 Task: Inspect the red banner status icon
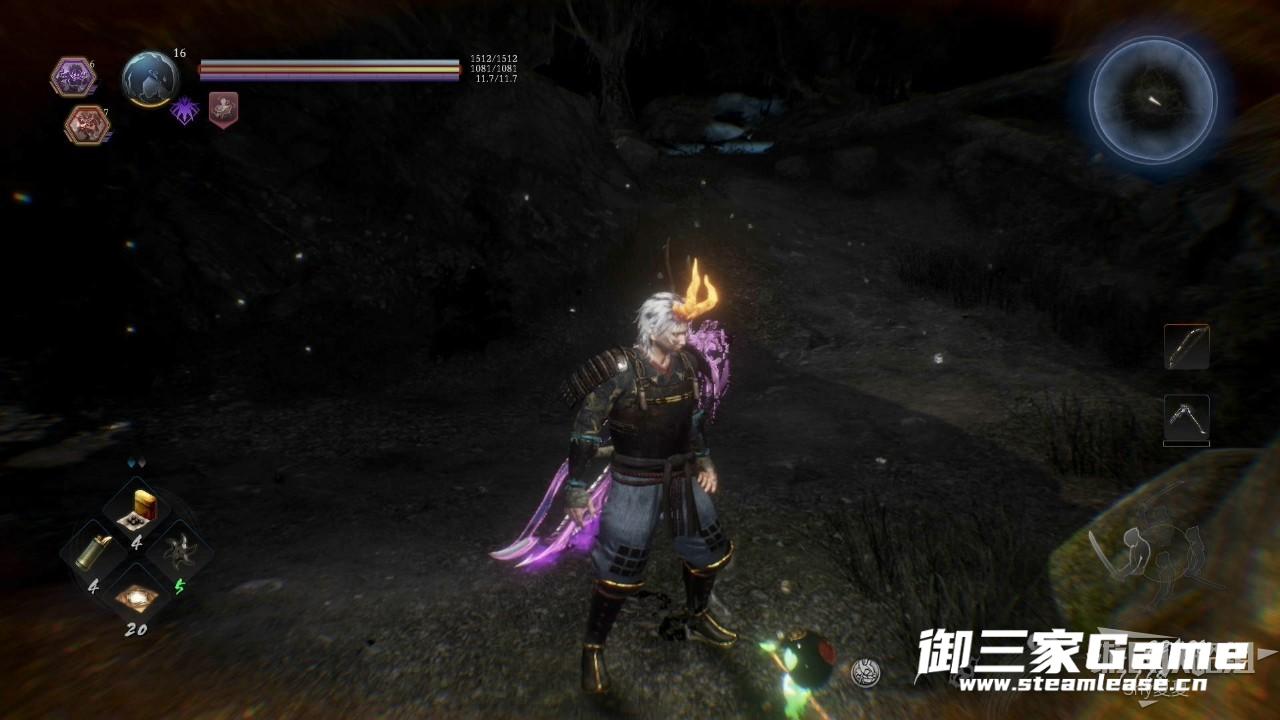(x=223, y=108)
